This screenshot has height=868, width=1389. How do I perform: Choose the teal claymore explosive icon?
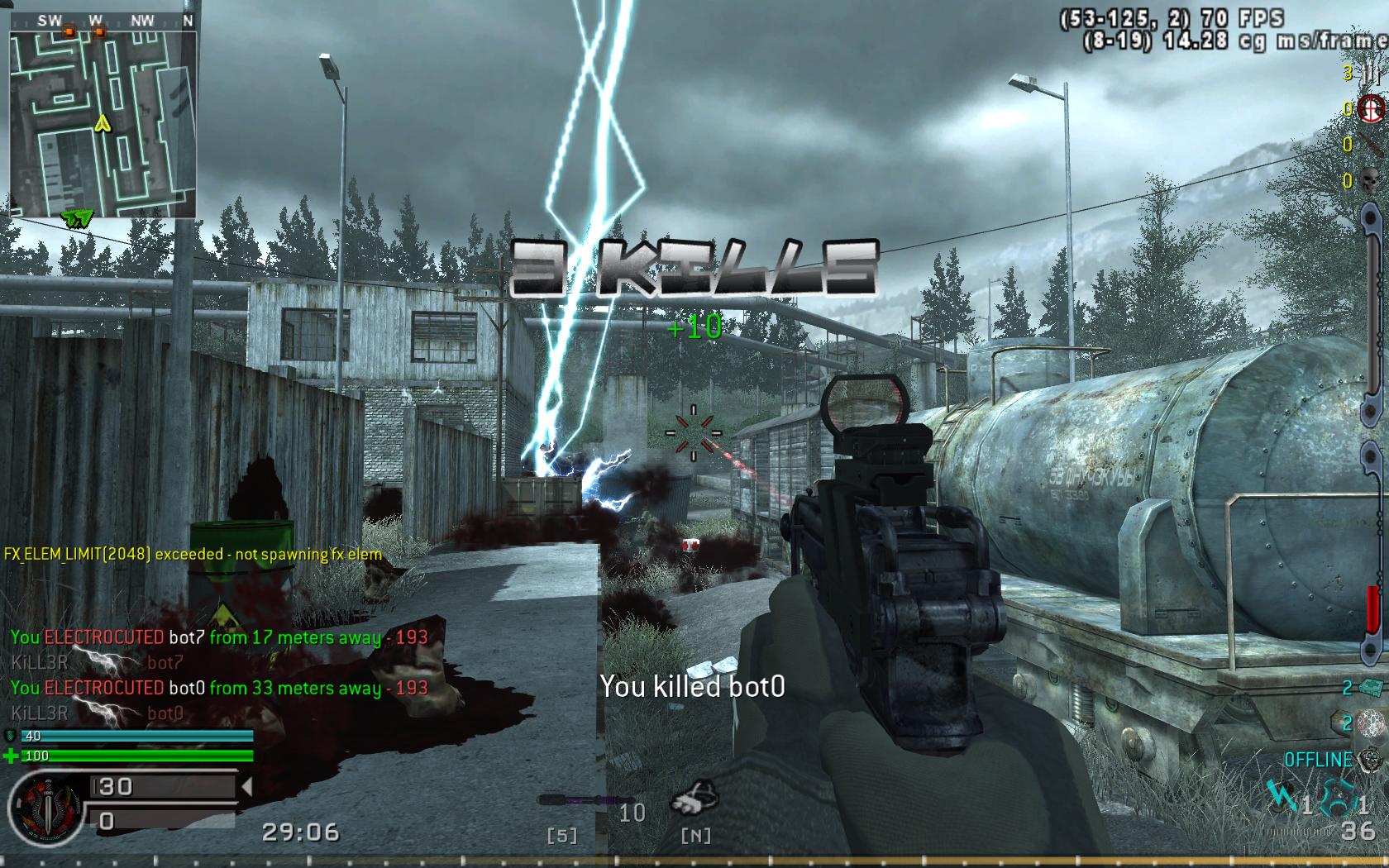(1372, 687)
